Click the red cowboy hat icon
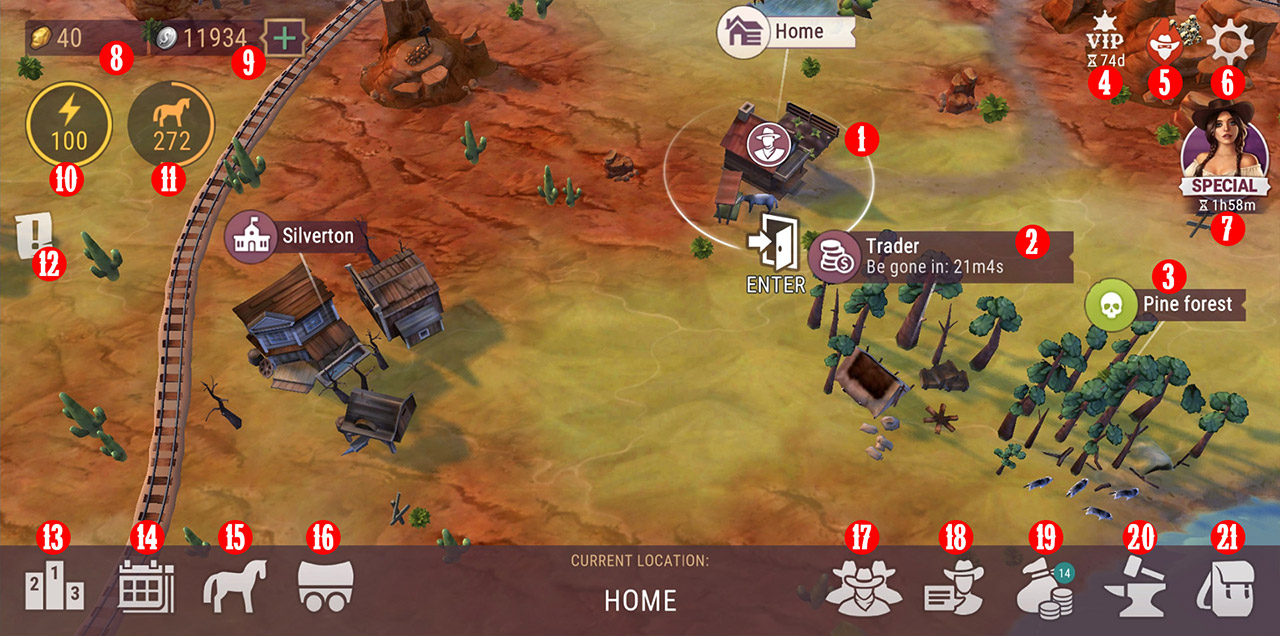Viewport: 1280px width, 636px height. tap(1164, 44)
